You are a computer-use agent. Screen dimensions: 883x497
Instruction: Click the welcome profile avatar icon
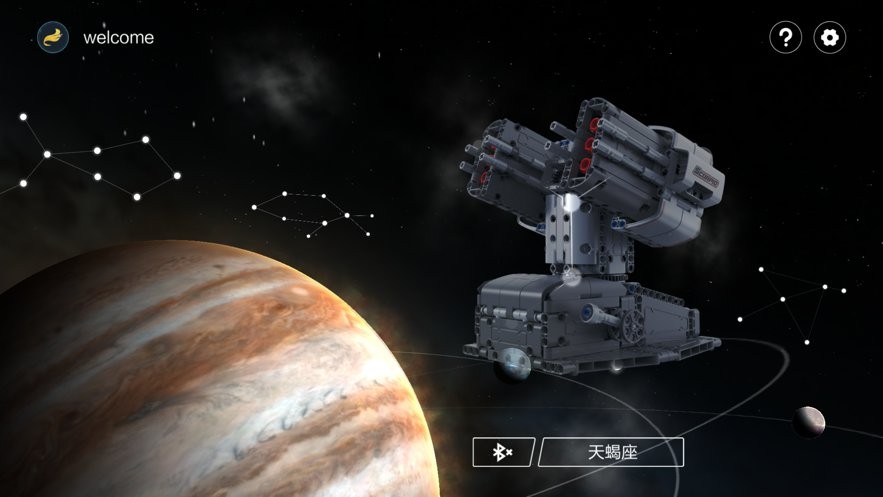(x=53, y=38)
